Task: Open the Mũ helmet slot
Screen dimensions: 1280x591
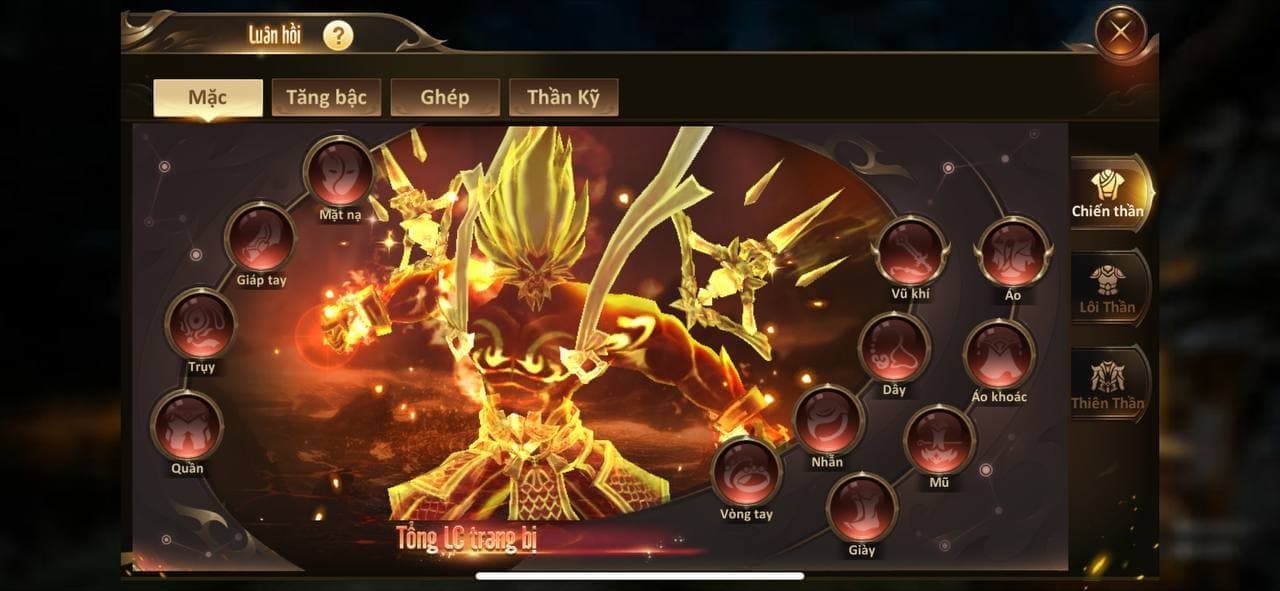Action: 939,440
